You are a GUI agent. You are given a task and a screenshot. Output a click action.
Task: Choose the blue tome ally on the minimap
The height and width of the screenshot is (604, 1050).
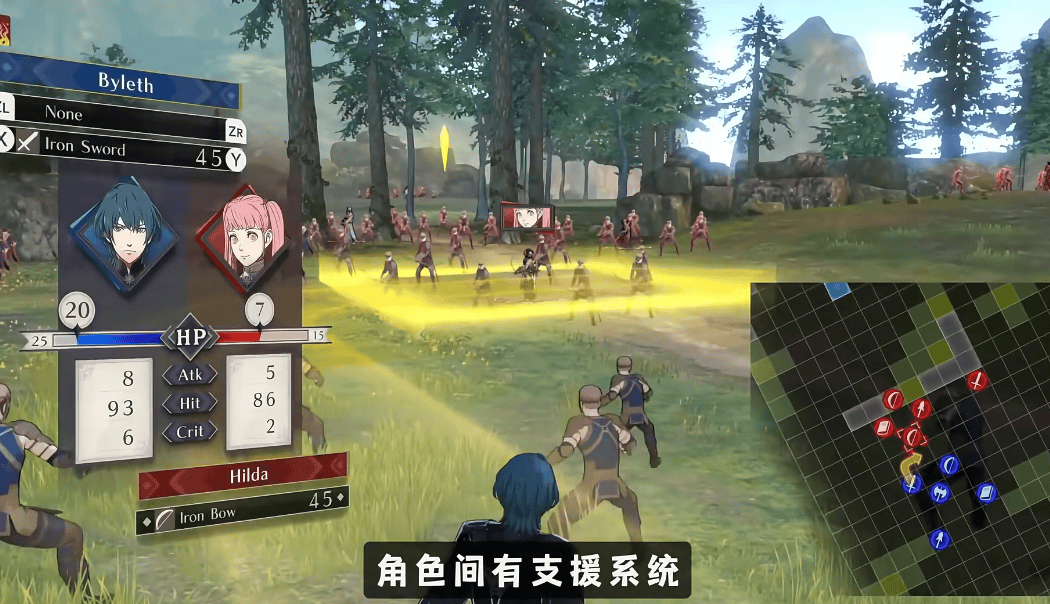(x=987, y=492)
